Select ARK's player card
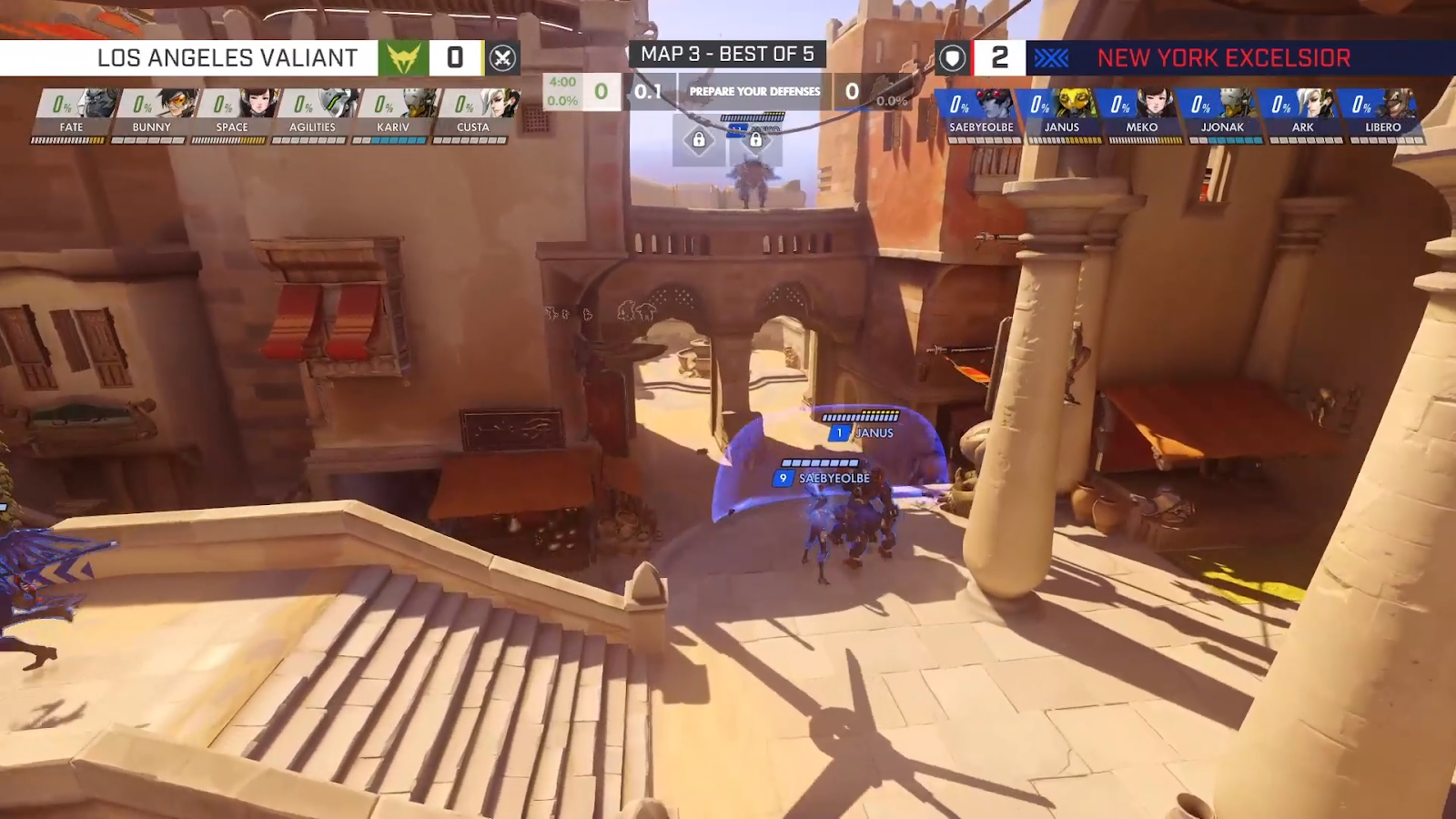Viewport: 1456px width, 819px height. pos(1302,113)
